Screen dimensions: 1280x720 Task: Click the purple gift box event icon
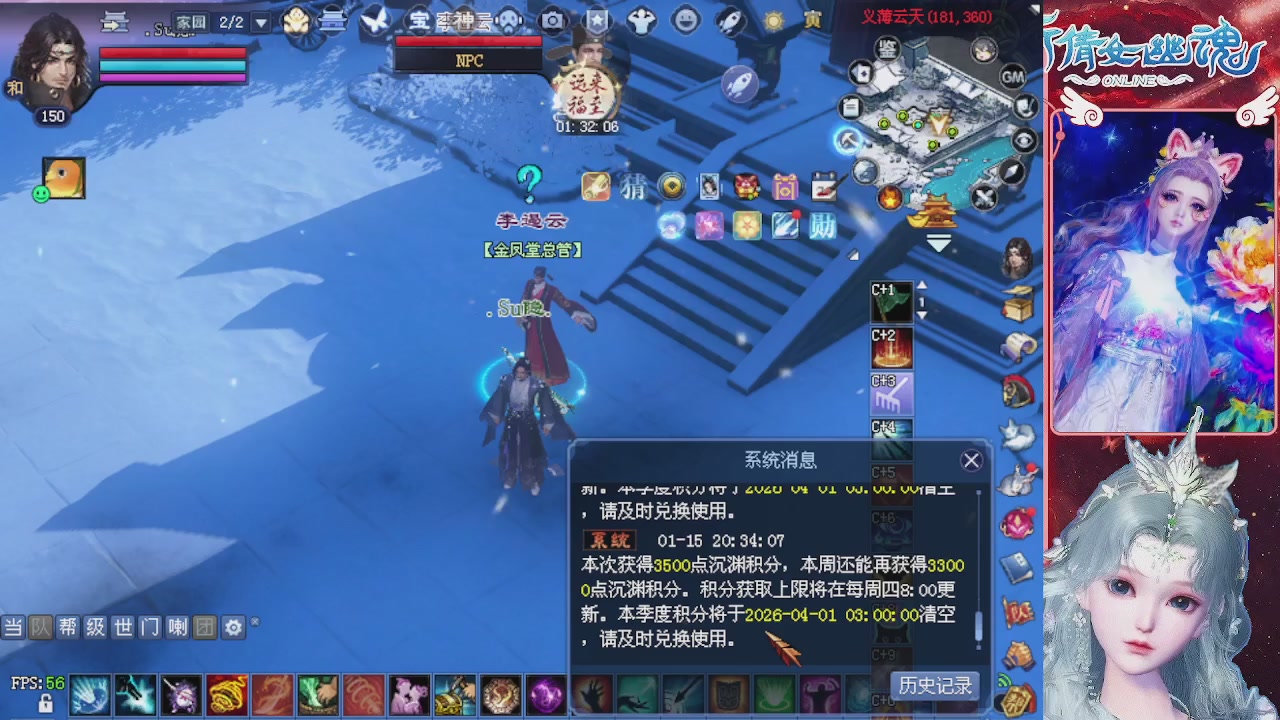tap(785, 188)
